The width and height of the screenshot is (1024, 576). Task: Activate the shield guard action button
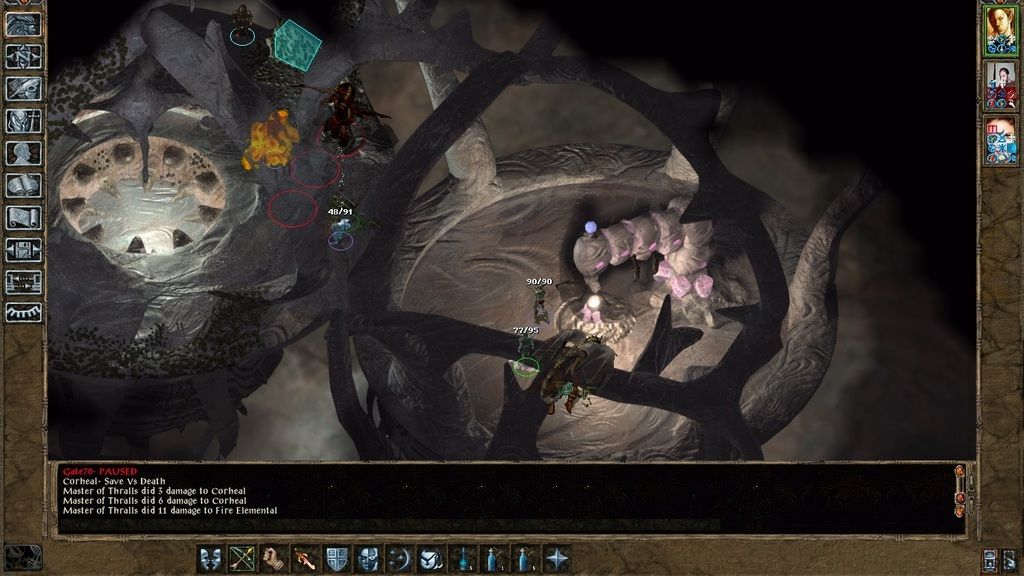[x=337, y=558]
